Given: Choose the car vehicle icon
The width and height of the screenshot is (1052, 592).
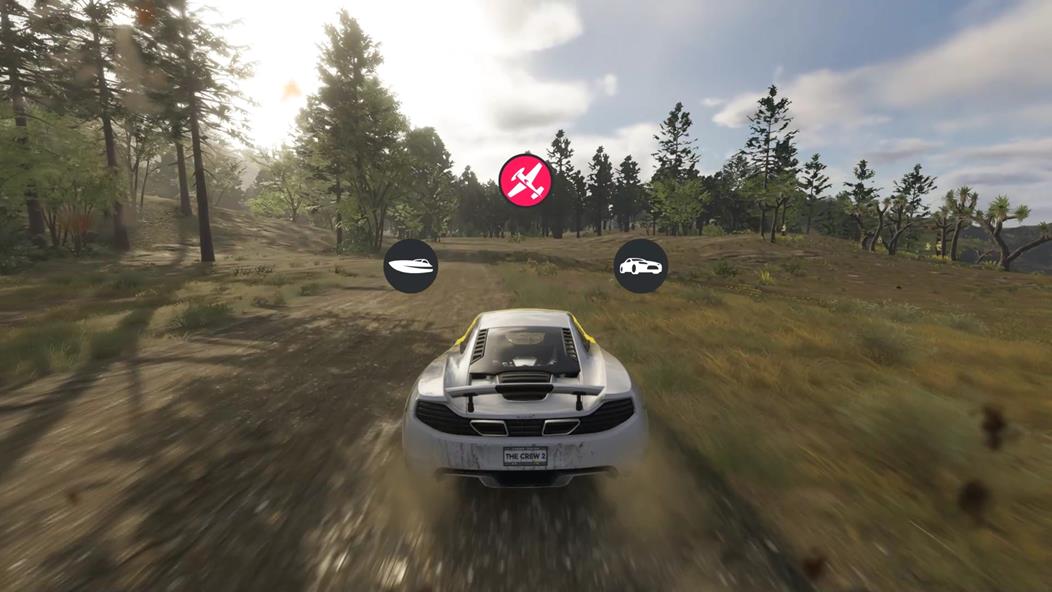Looking at the screenshot, I should 640,266.
